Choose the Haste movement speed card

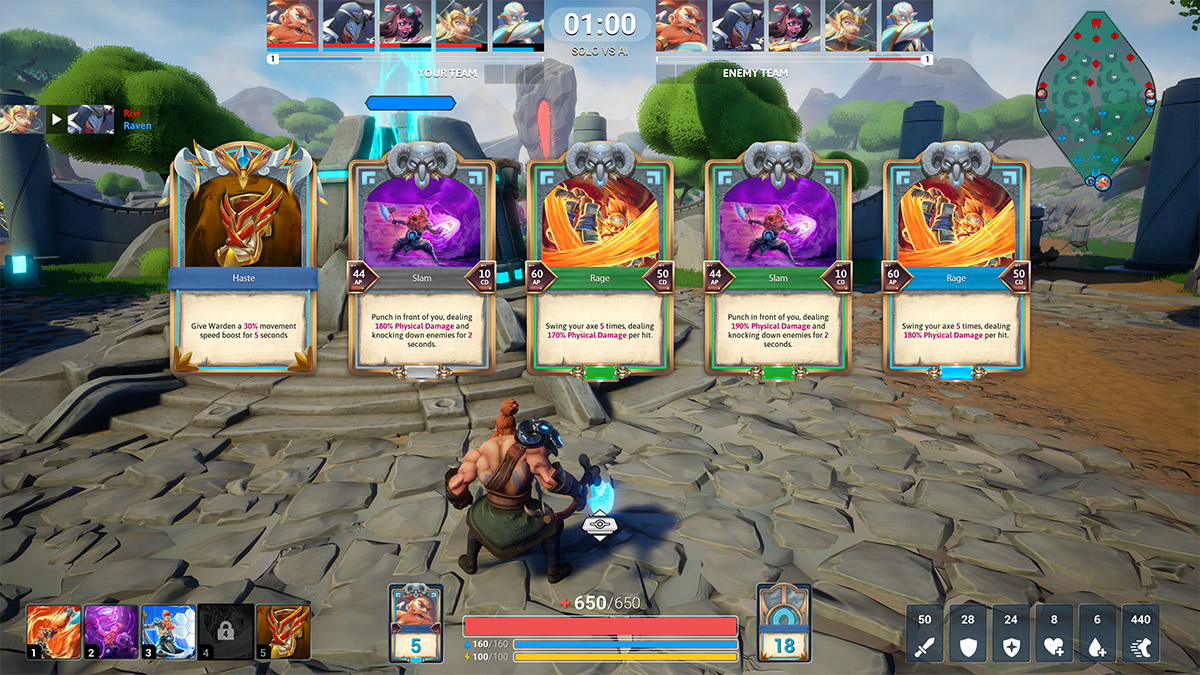[242, 265]
